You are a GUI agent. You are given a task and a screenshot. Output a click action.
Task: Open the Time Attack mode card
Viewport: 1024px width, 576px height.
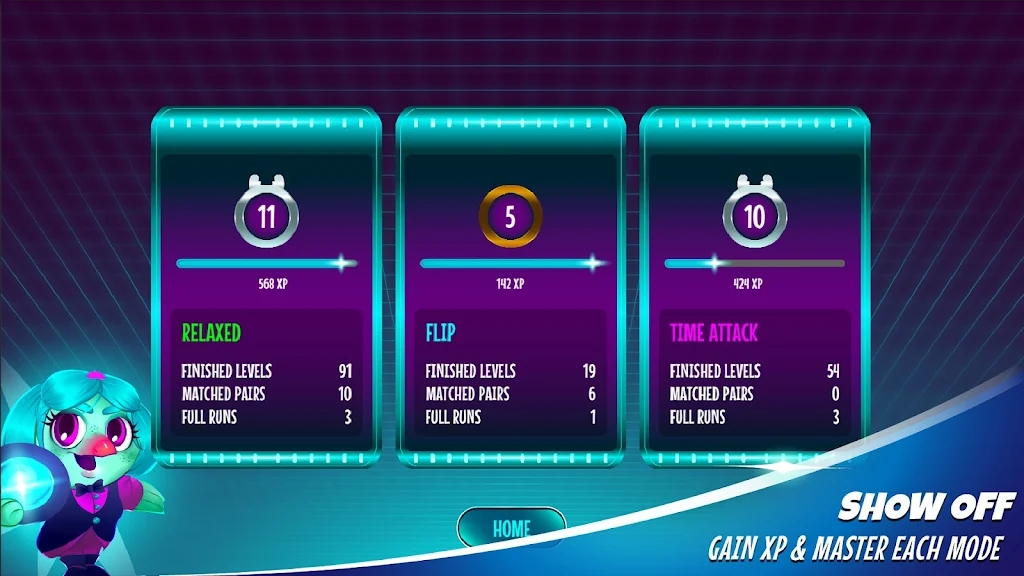pyautogui.click(x=754, y=288)
